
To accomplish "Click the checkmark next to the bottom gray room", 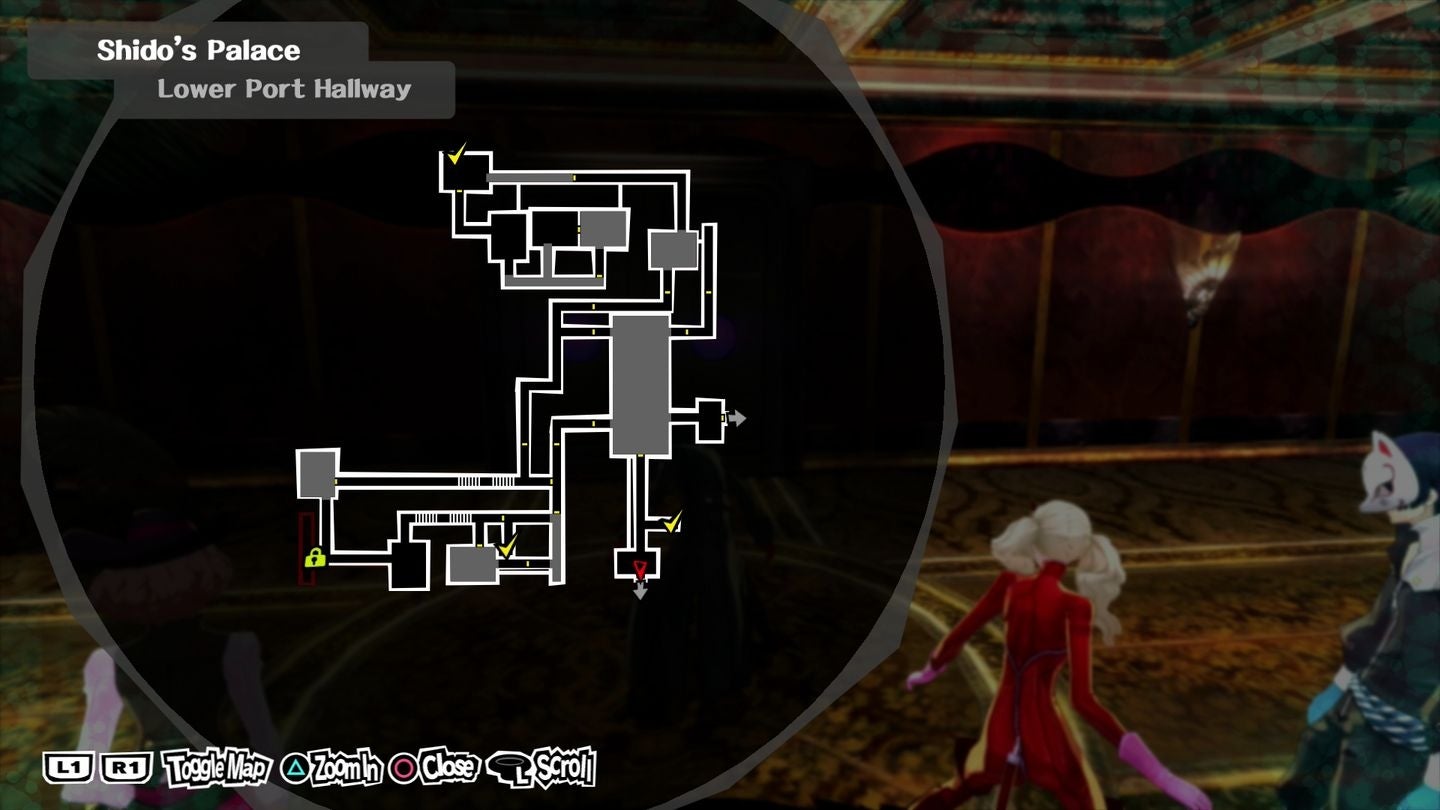I will [507, 546].
